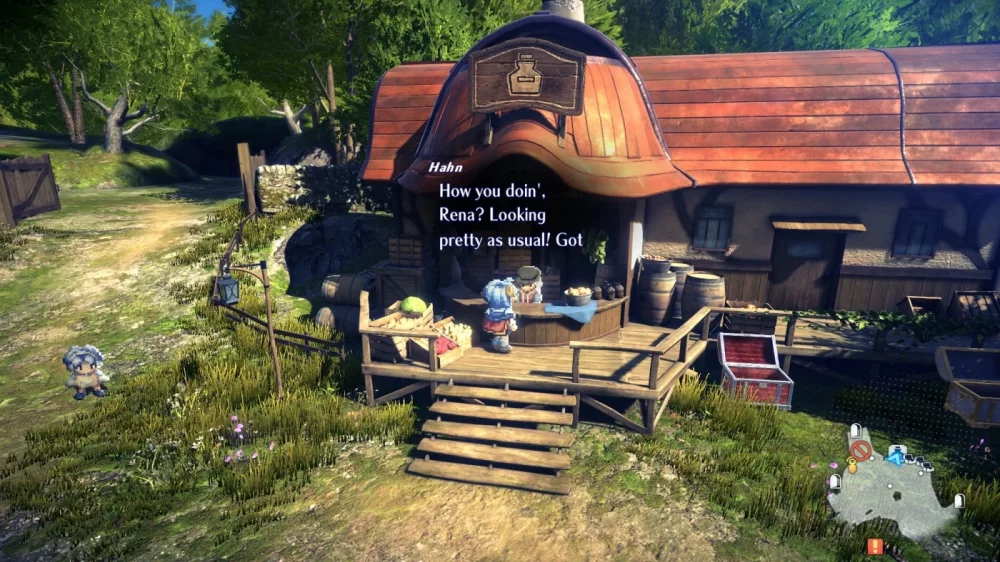
Task: Click the red prohibited marker on the minimap
Action: (859, 450)
